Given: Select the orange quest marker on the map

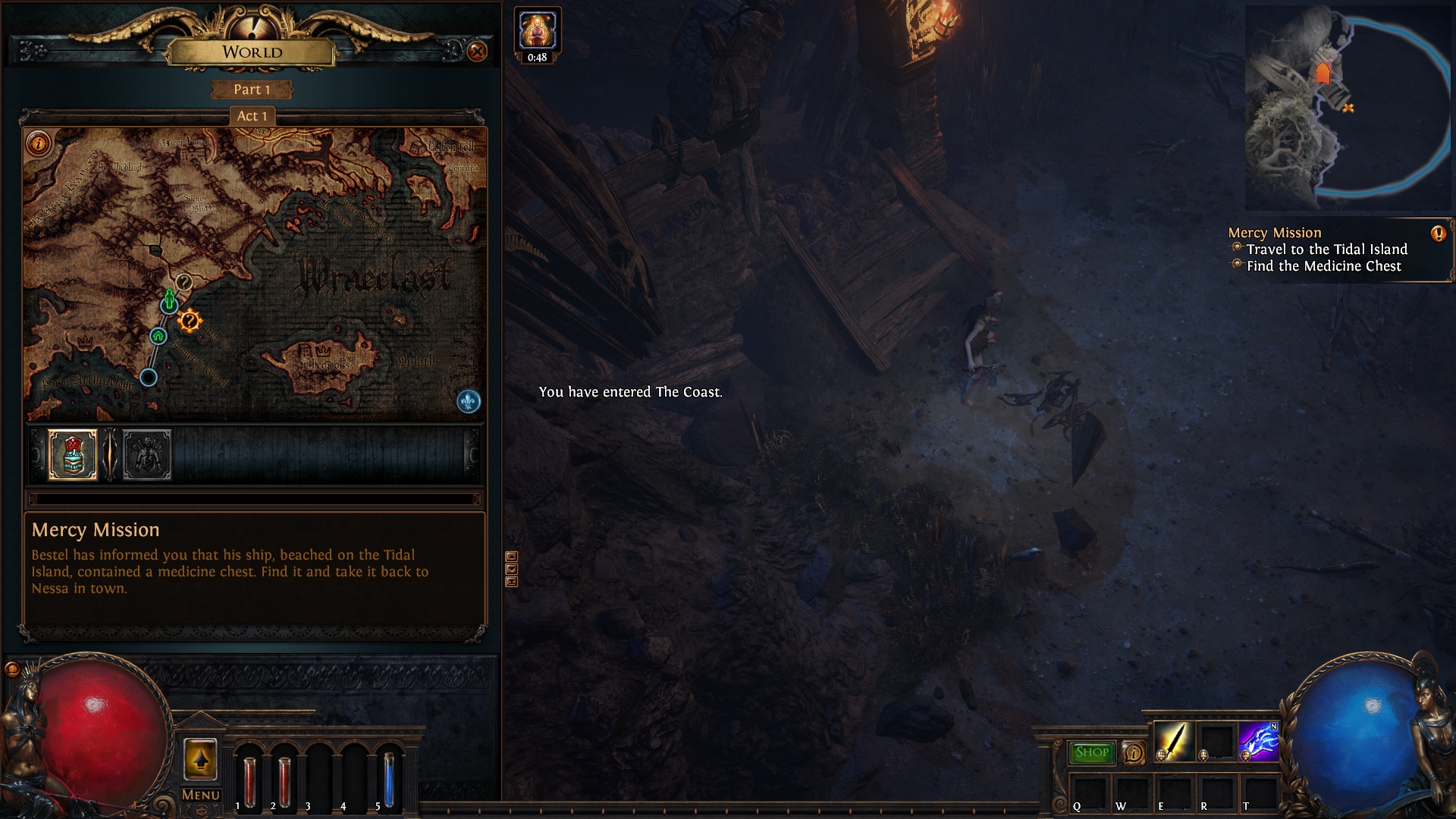Looking at the screenshot, I should pyautogui.click(x=189, y=322).
